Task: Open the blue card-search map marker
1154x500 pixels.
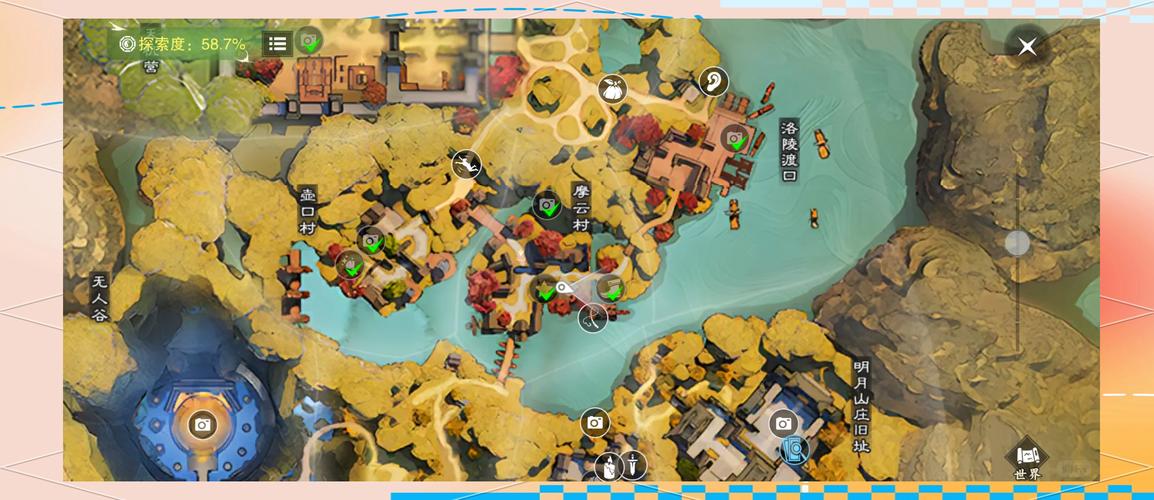Action: tap(795, 449)
